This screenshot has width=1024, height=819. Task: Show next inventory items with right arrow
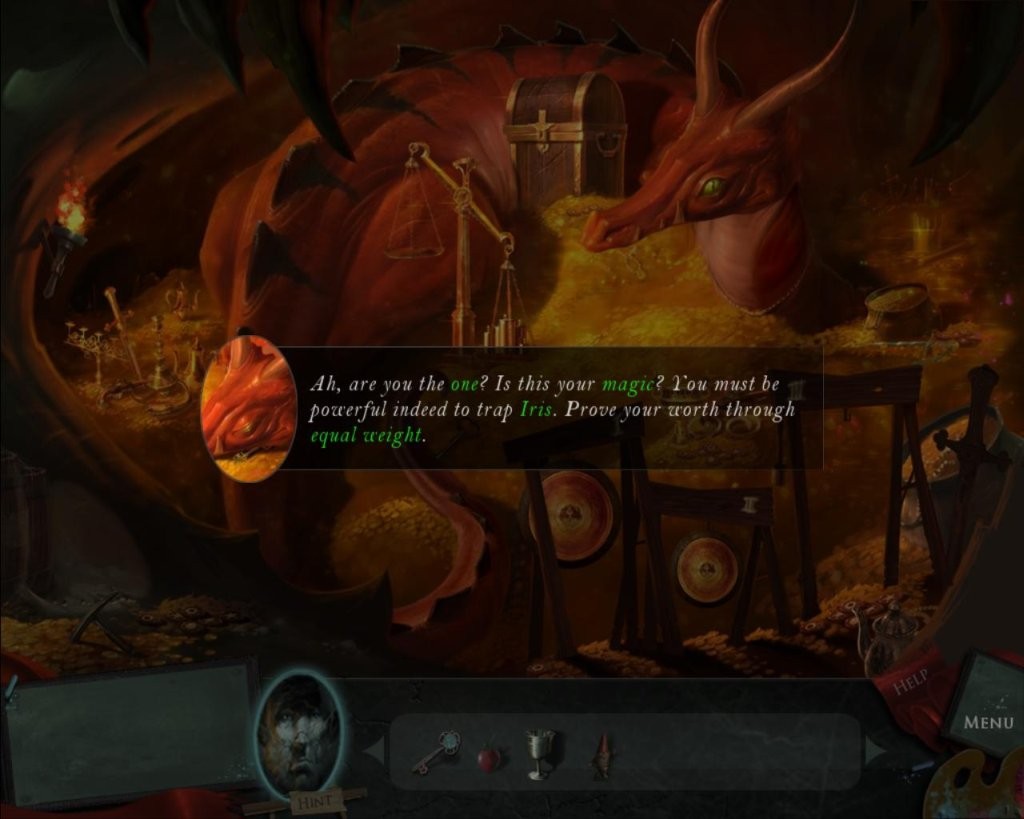pos(877,750)
